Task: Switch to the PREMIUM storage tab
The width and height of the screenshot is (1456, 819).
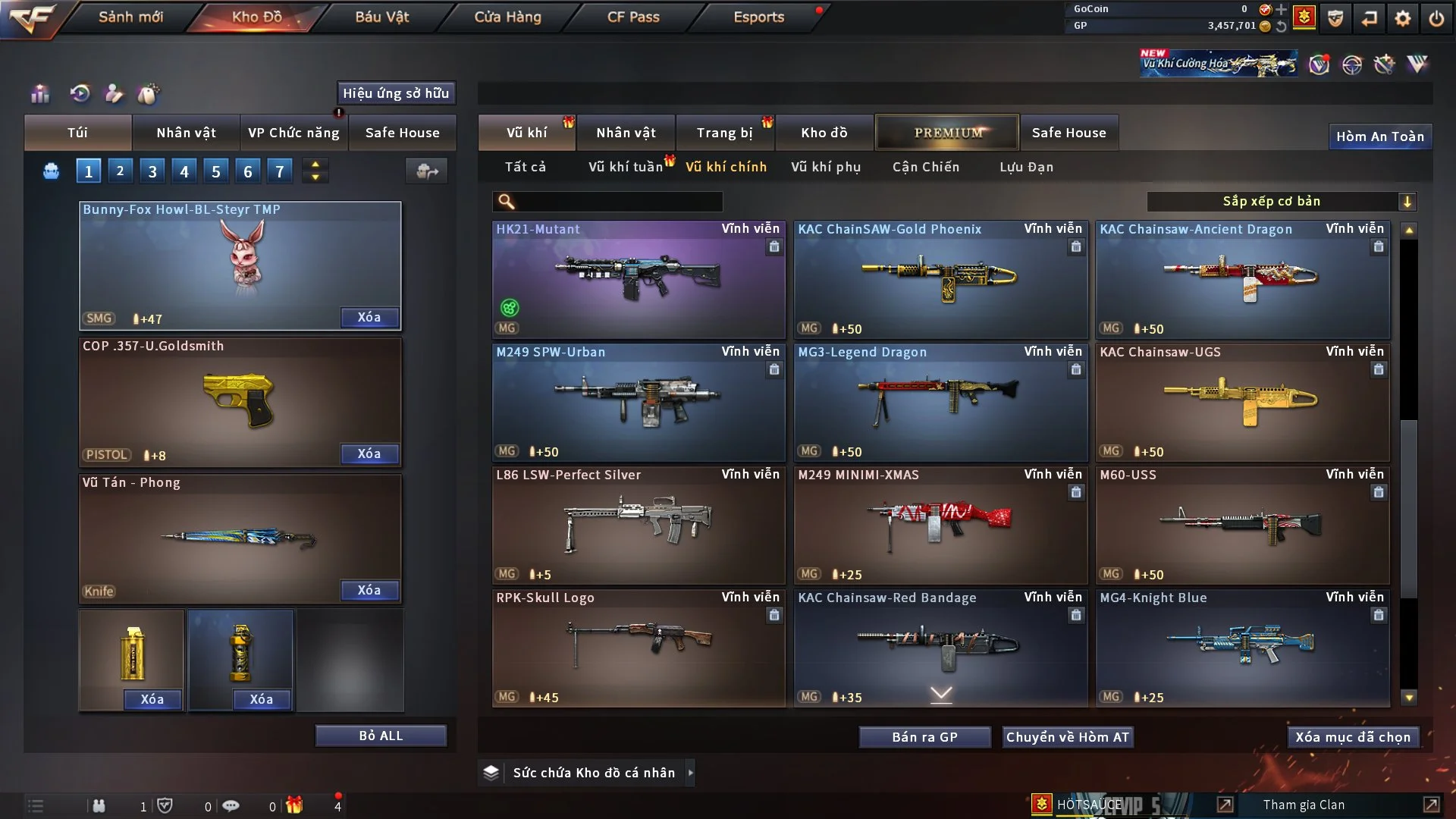Action: (x=947, y=133)
